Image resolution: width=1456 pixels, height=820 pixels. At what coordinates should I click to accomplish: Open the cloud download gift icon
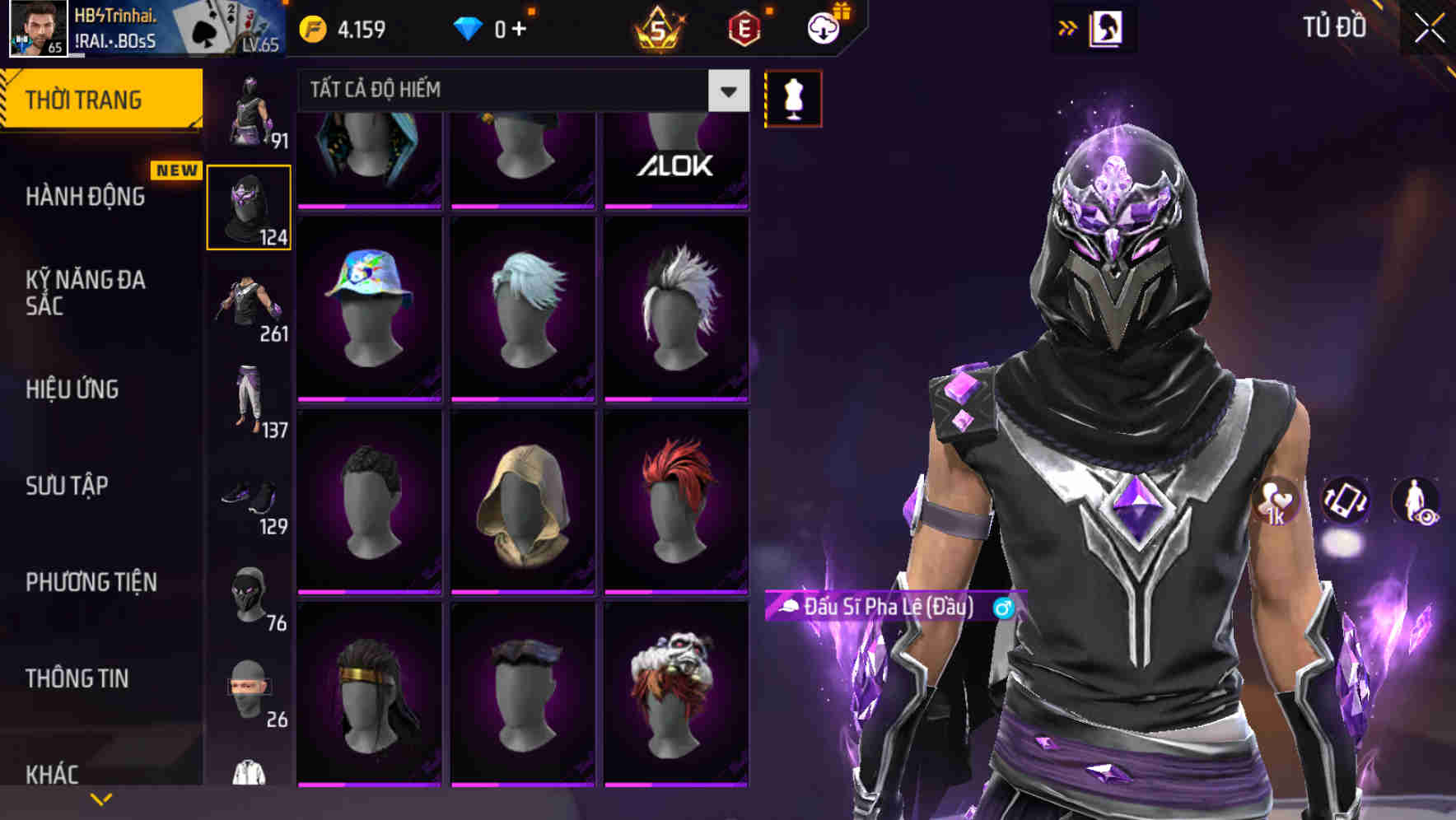pos(823,27)
